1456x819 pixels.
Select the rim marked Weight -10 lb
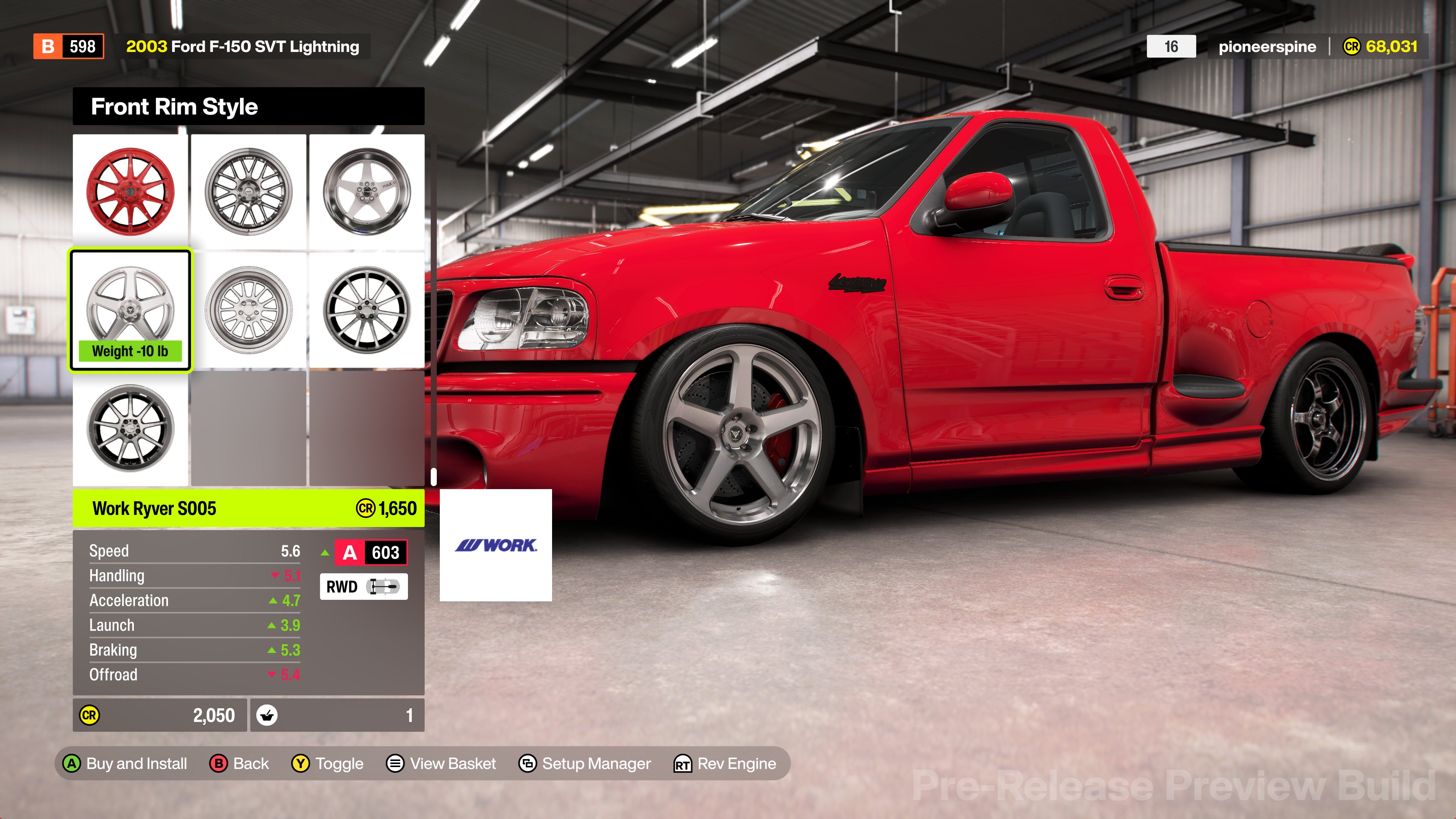pyautogui.click(x=130, y=310)
